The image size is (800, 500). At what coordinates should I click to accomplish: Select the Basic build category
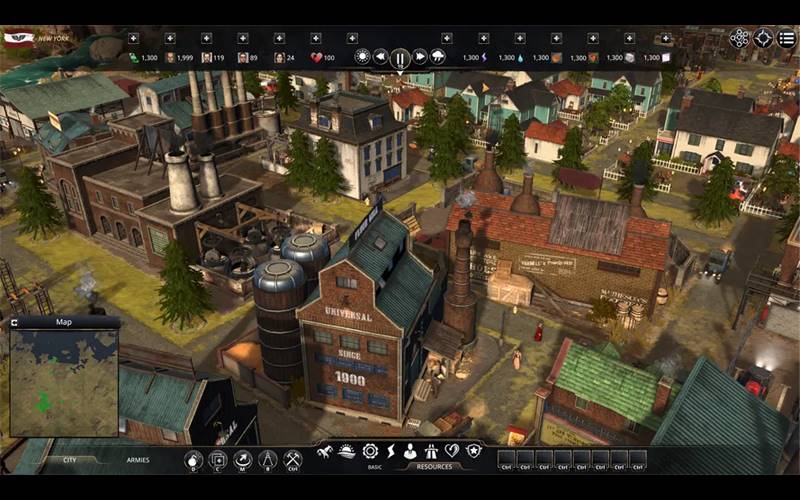[374, 467]
